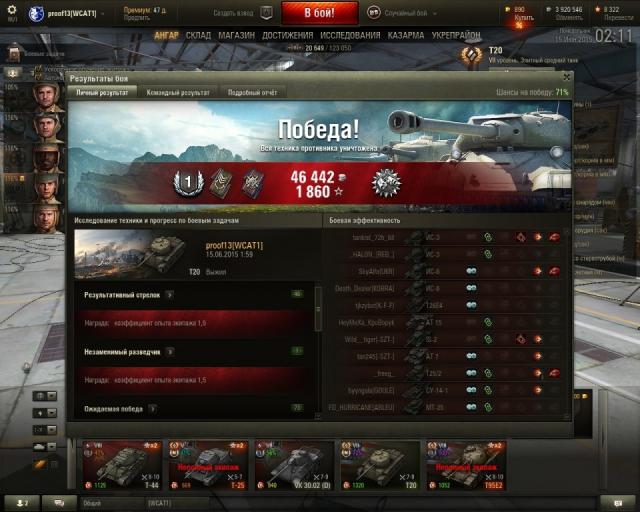
Task: Select the T20 tank in the carousel
Action: [x=379, y=465]
